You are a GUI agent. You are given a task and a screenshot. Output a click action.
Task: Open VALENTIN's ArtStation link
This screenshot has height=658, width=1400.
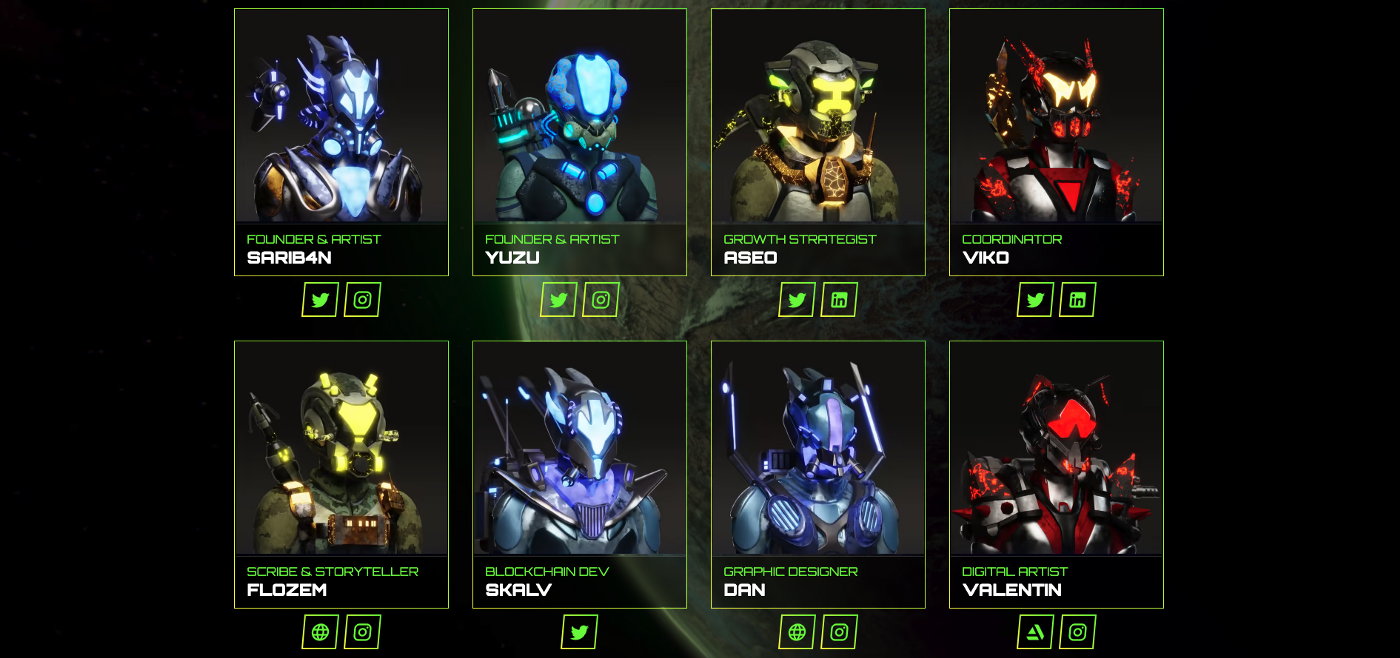pos(1035,632)
